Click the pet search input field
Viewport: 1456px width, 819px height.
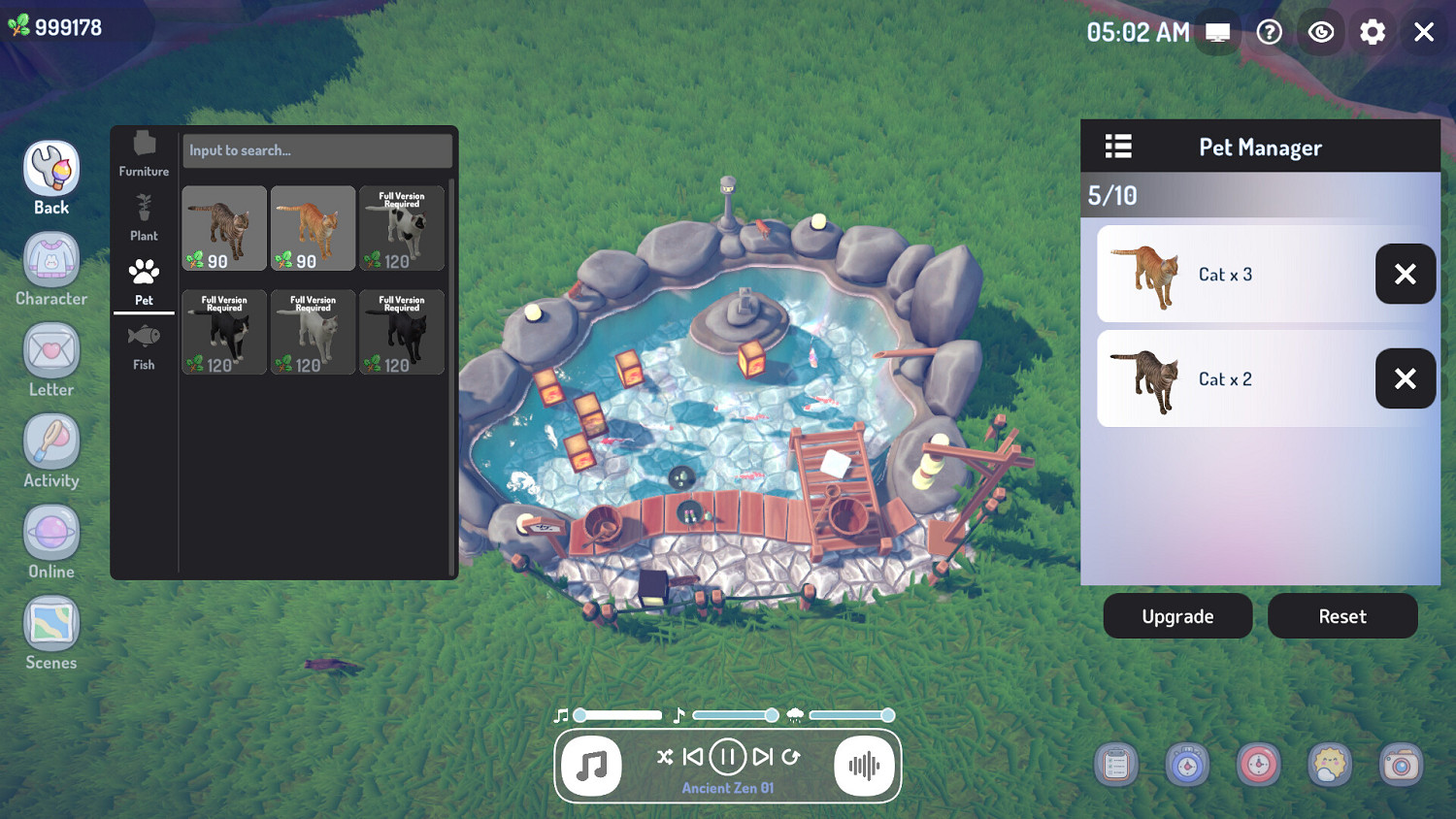pos(317,150)
